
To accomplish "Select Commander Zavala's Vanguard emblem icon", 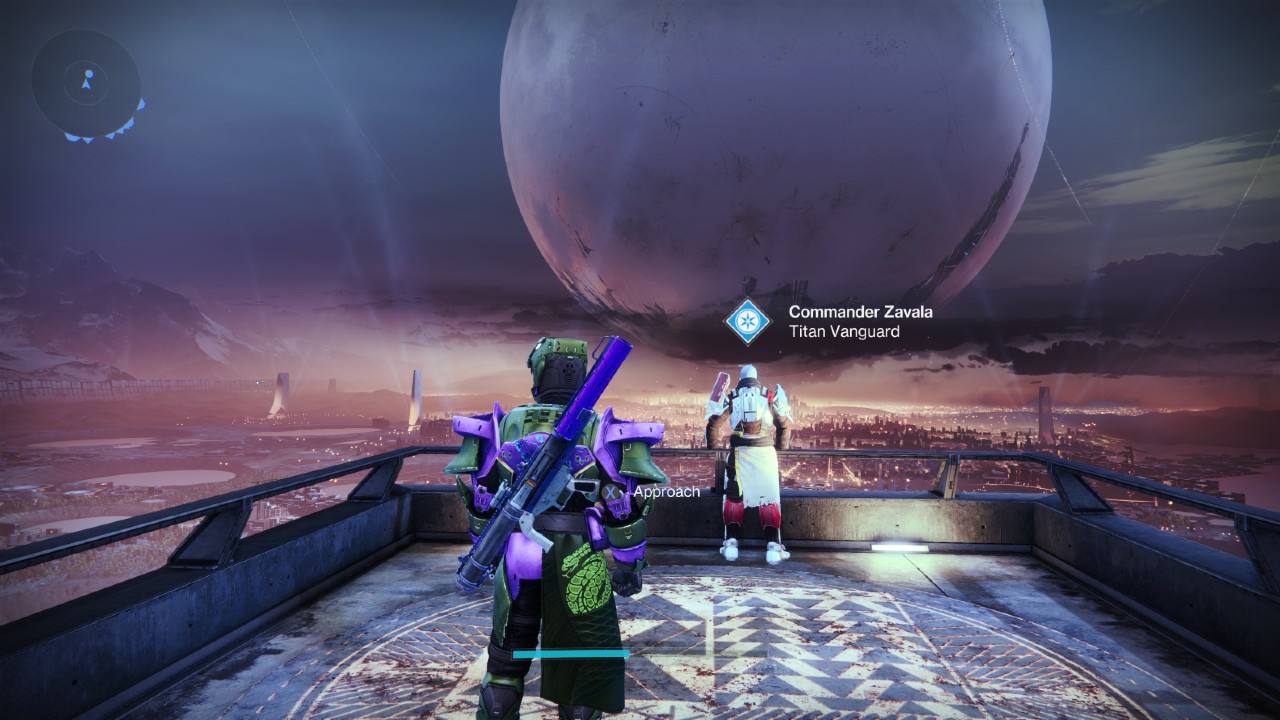I will click(748, 321).
